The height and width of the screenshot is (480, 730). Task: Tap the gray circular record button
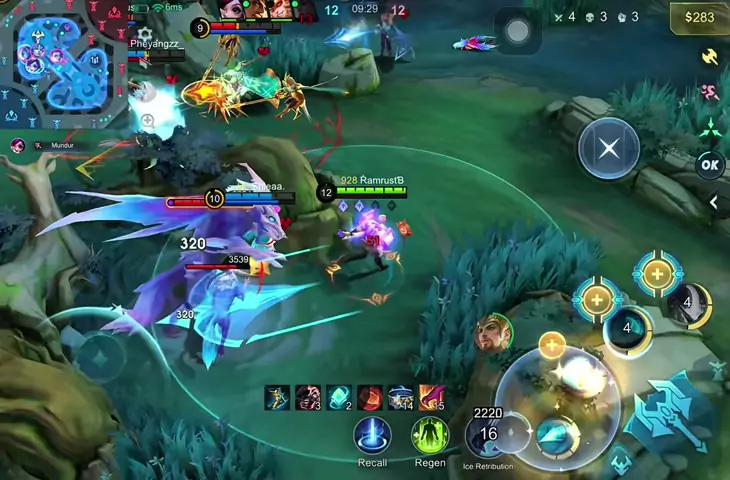517,32
